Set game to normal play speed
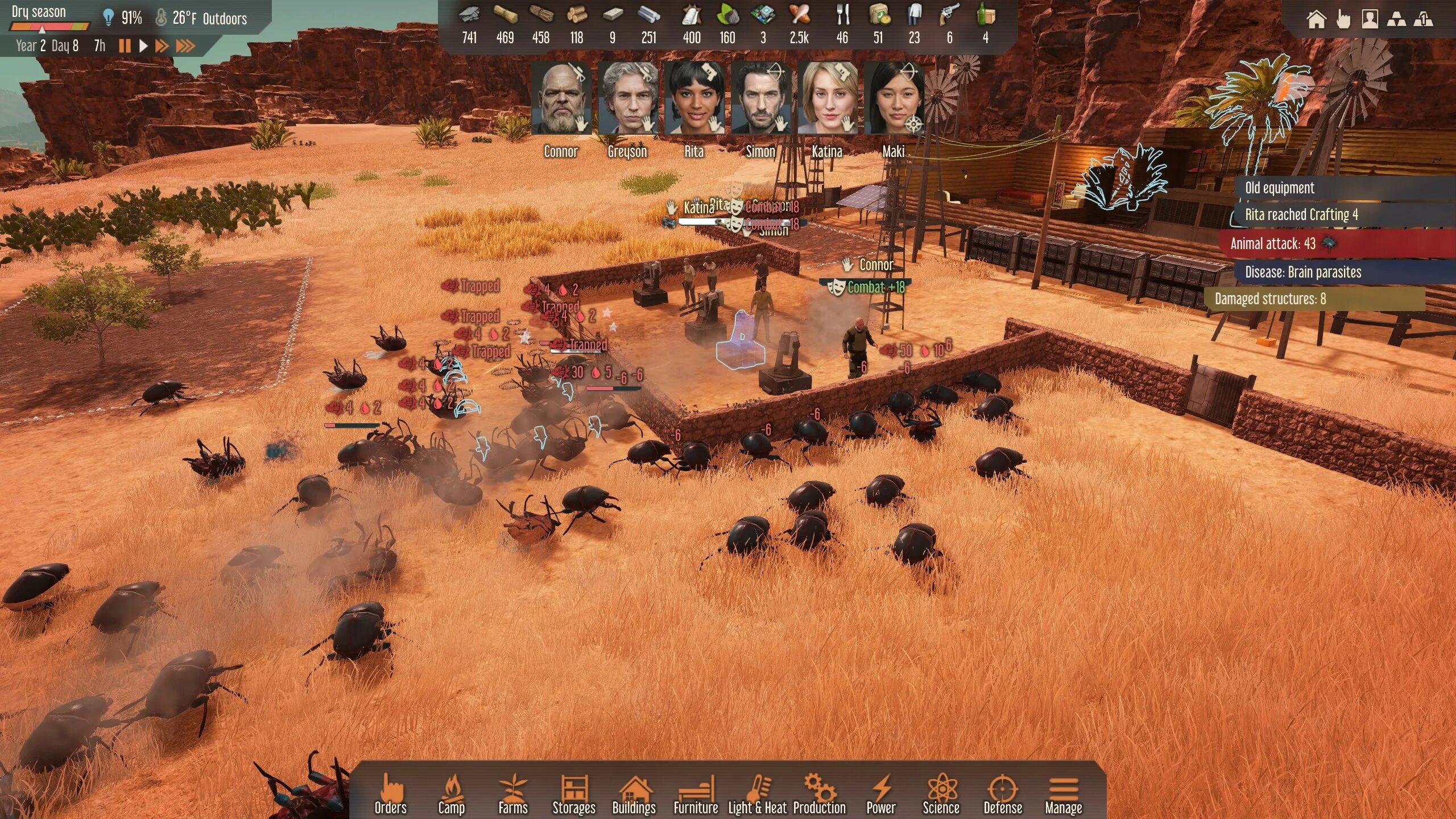The image size is (1456, 819). point(143,46)
